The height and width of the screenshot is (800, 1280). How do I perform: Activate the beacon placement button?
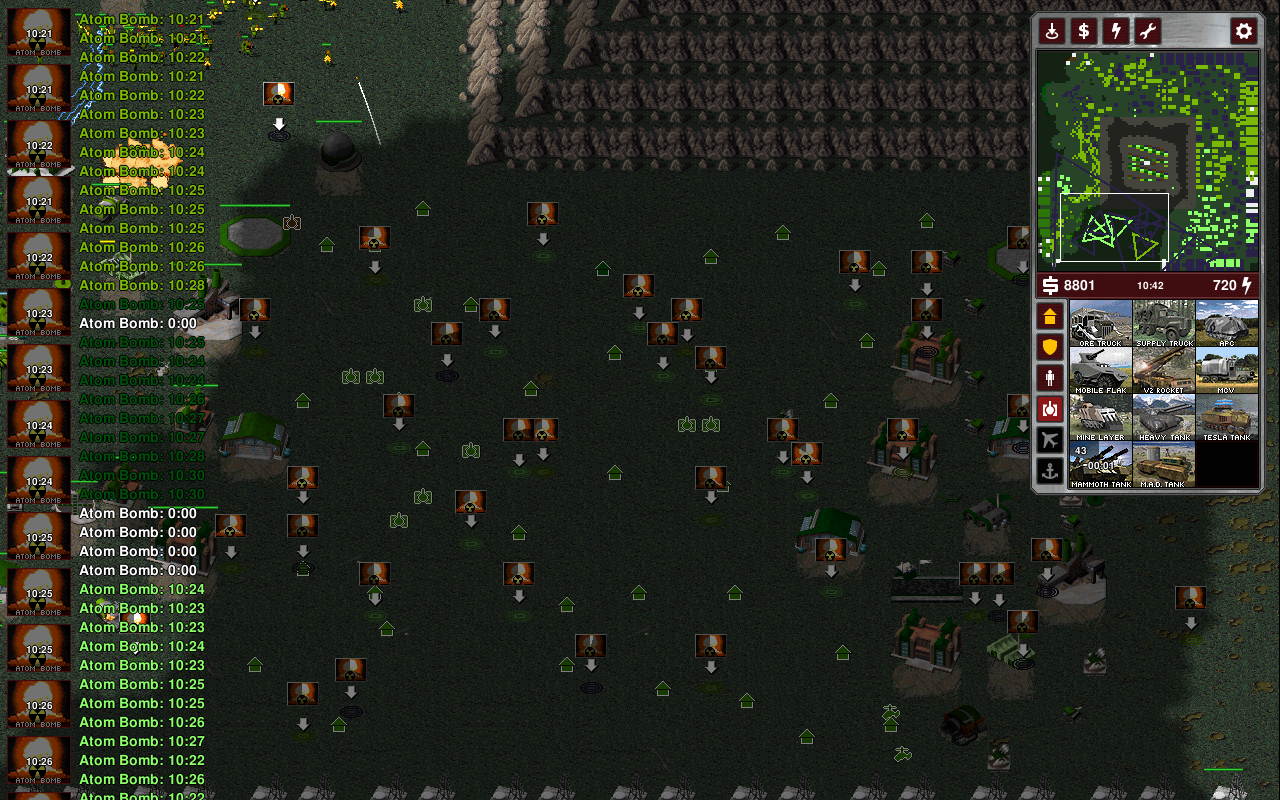(x=1051, y=31)
